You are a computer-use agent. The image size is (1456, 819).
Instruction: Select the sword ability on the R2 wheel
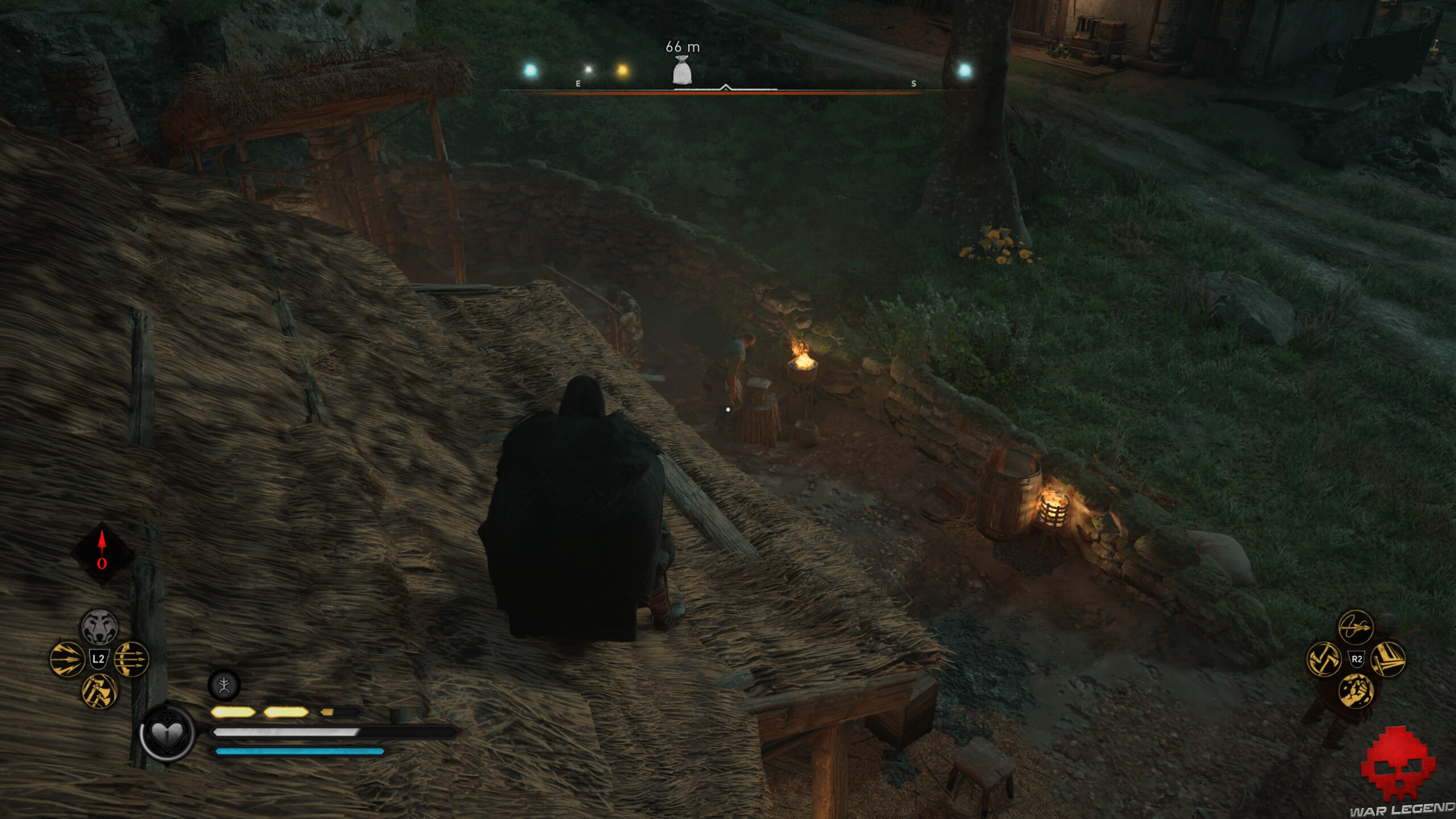click(x=1389, y=659)
